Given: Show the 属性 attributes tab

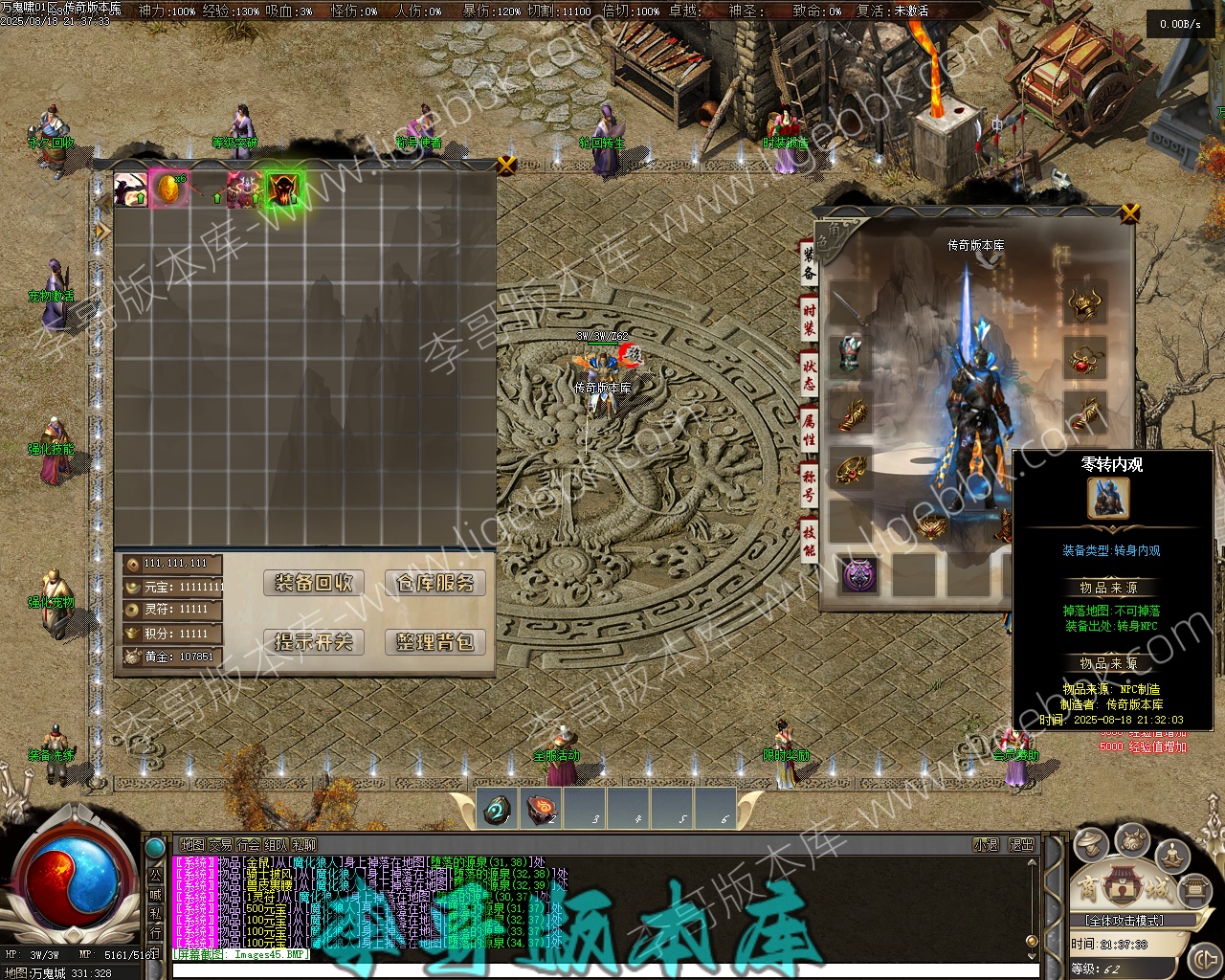Looking at the screenshot, I should point(809,430).
